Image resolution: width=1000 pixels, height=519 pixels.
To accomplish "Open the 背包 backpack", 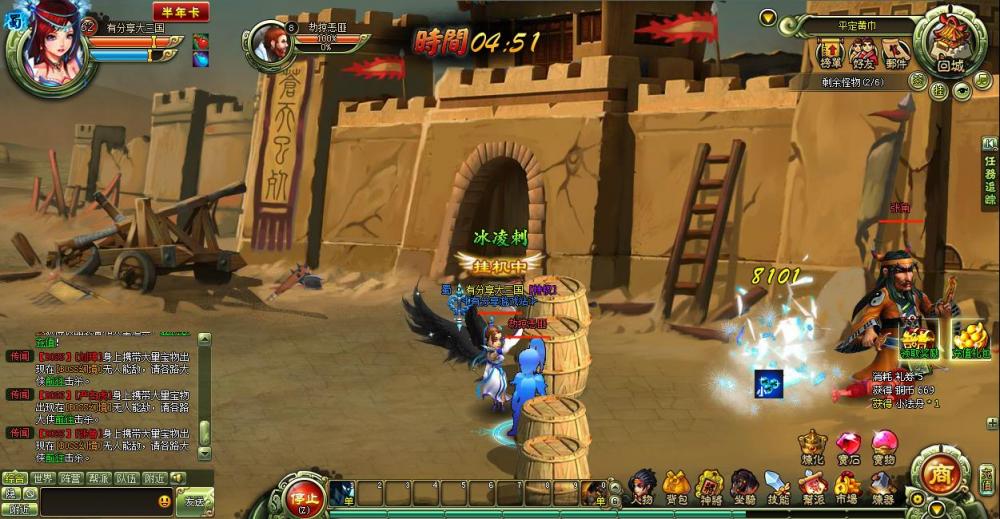I will coord(676,486).
